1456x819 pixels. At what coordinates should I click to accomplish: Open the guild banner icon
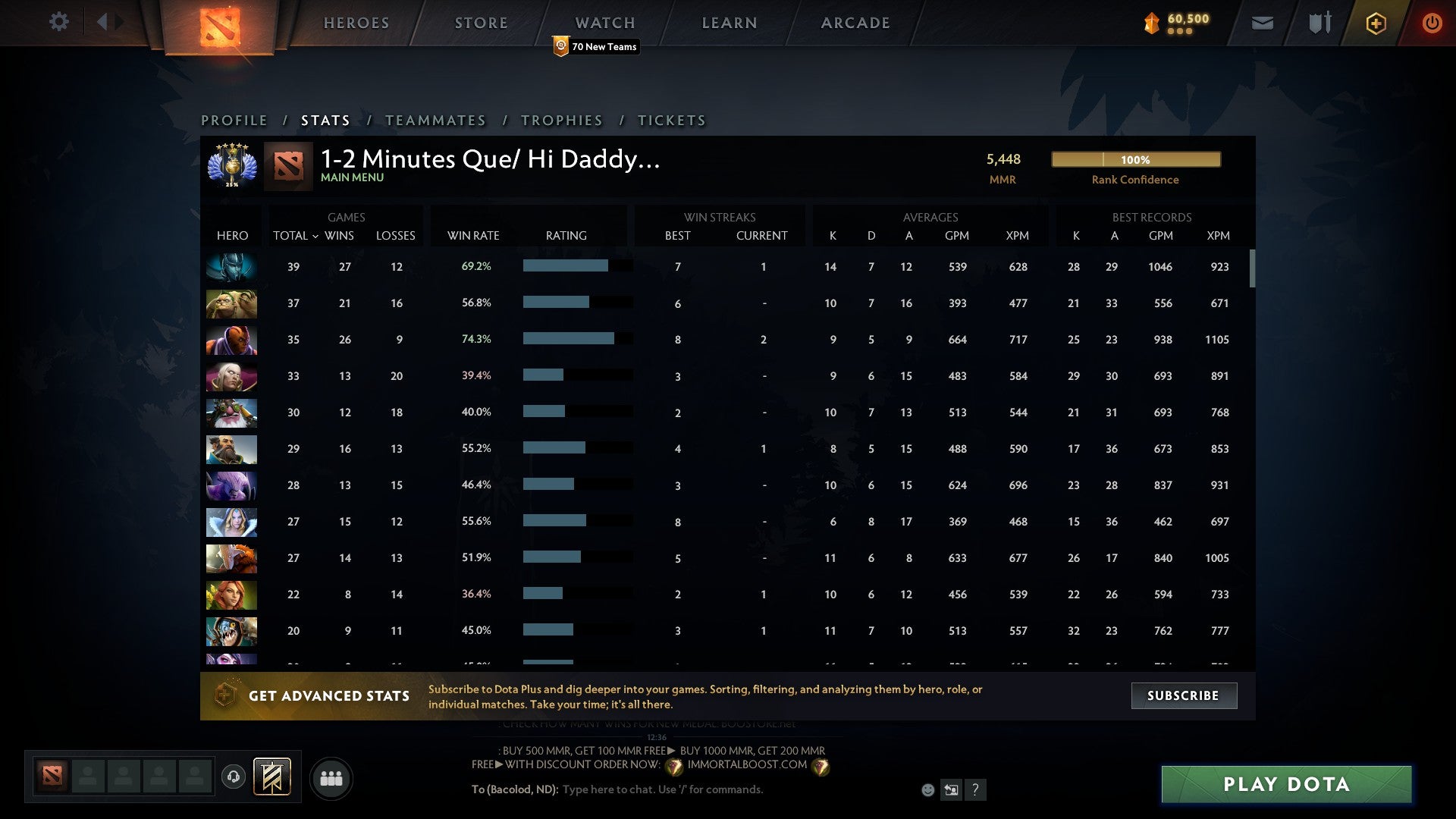pos(273,777)
